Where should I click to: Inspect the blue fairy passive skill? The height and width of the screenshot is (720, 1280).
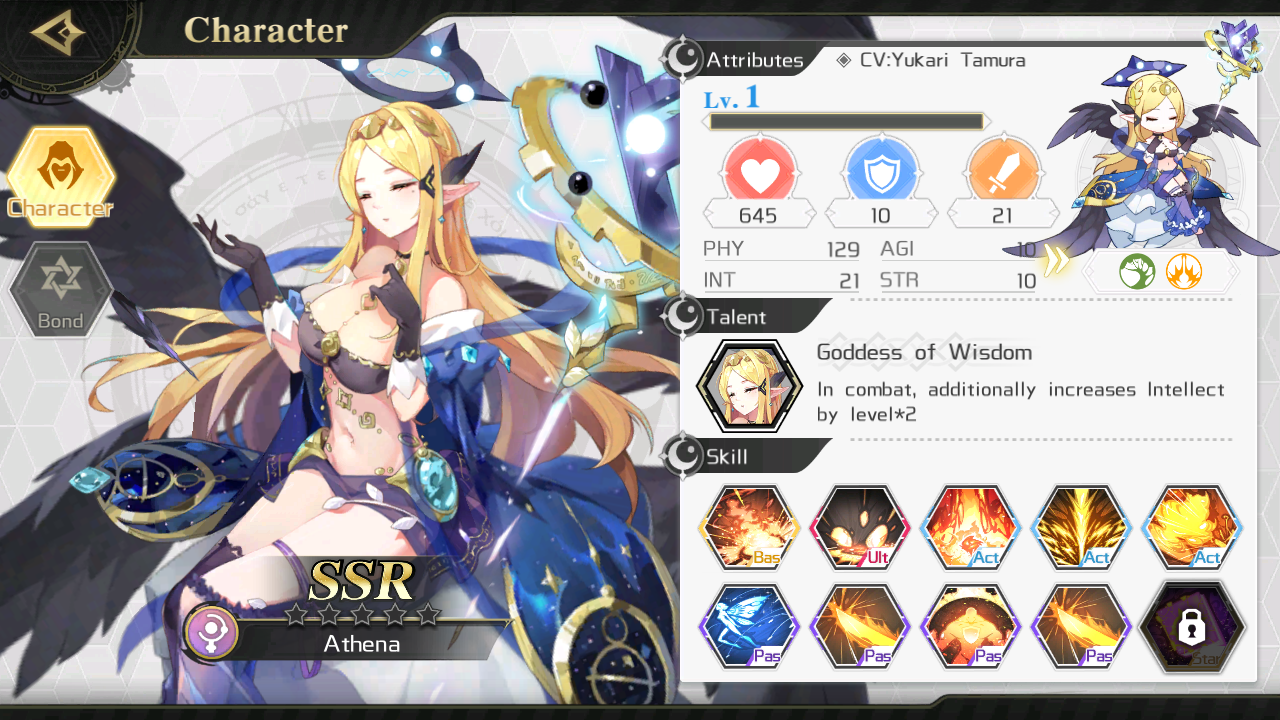(749, 627)
